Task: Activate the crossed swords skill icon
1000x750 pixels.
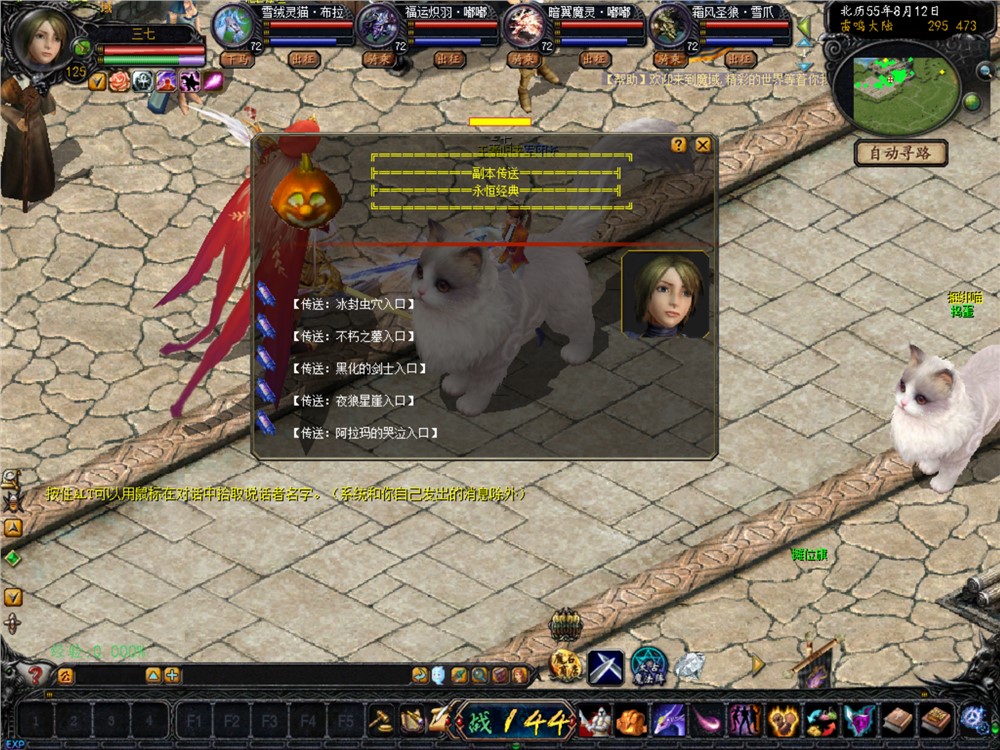Action: coord(605,666)
